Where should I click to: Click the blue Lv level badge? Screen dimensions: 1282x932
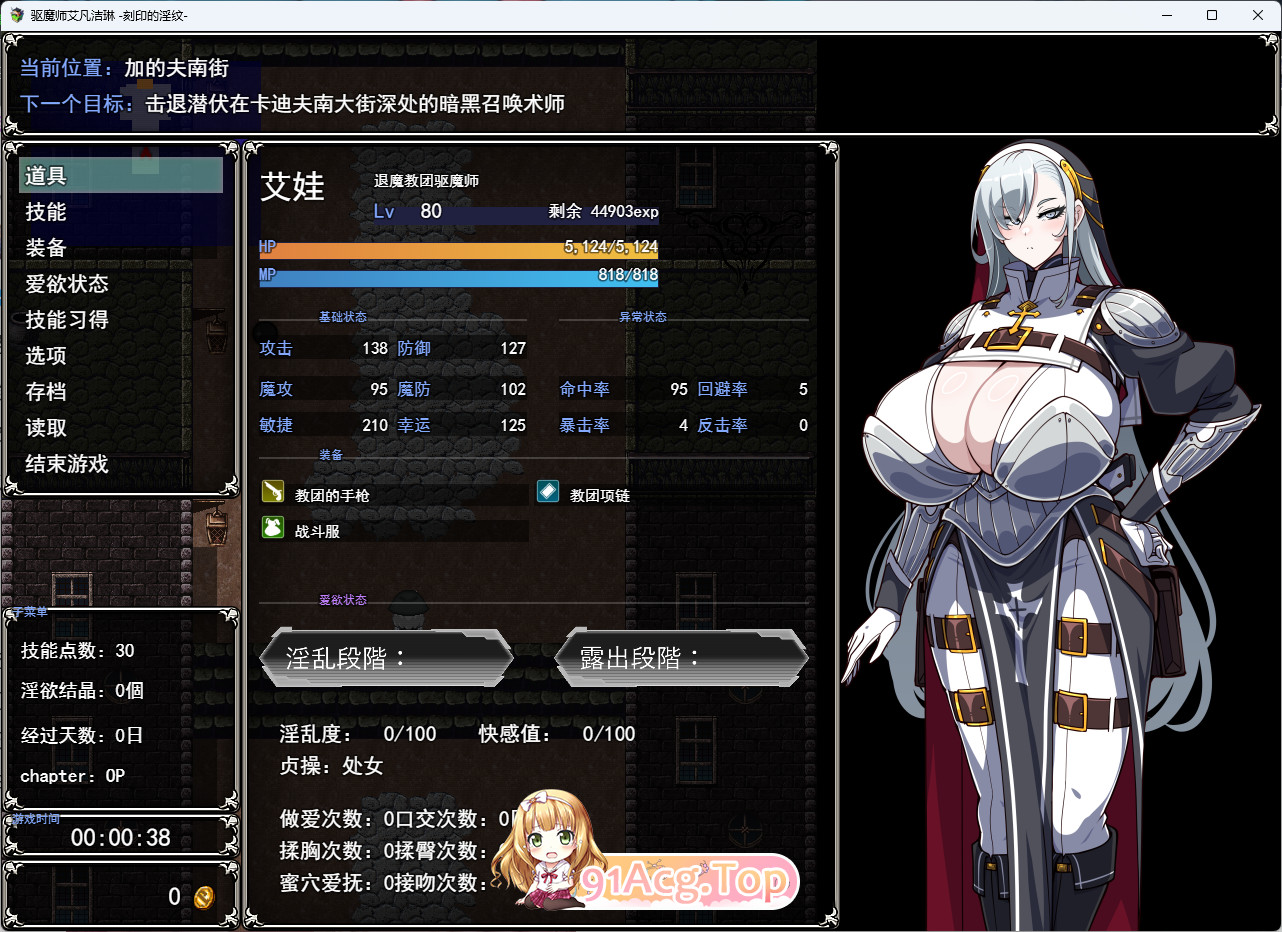point(384,211)
